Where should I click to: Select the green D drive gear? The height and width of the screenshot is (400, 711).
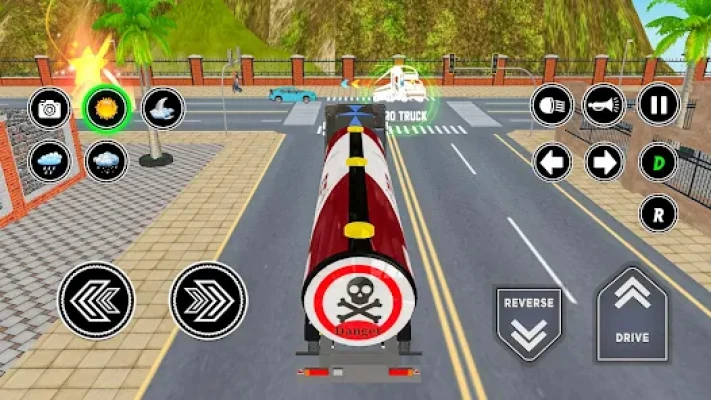[x=658, y=161]
